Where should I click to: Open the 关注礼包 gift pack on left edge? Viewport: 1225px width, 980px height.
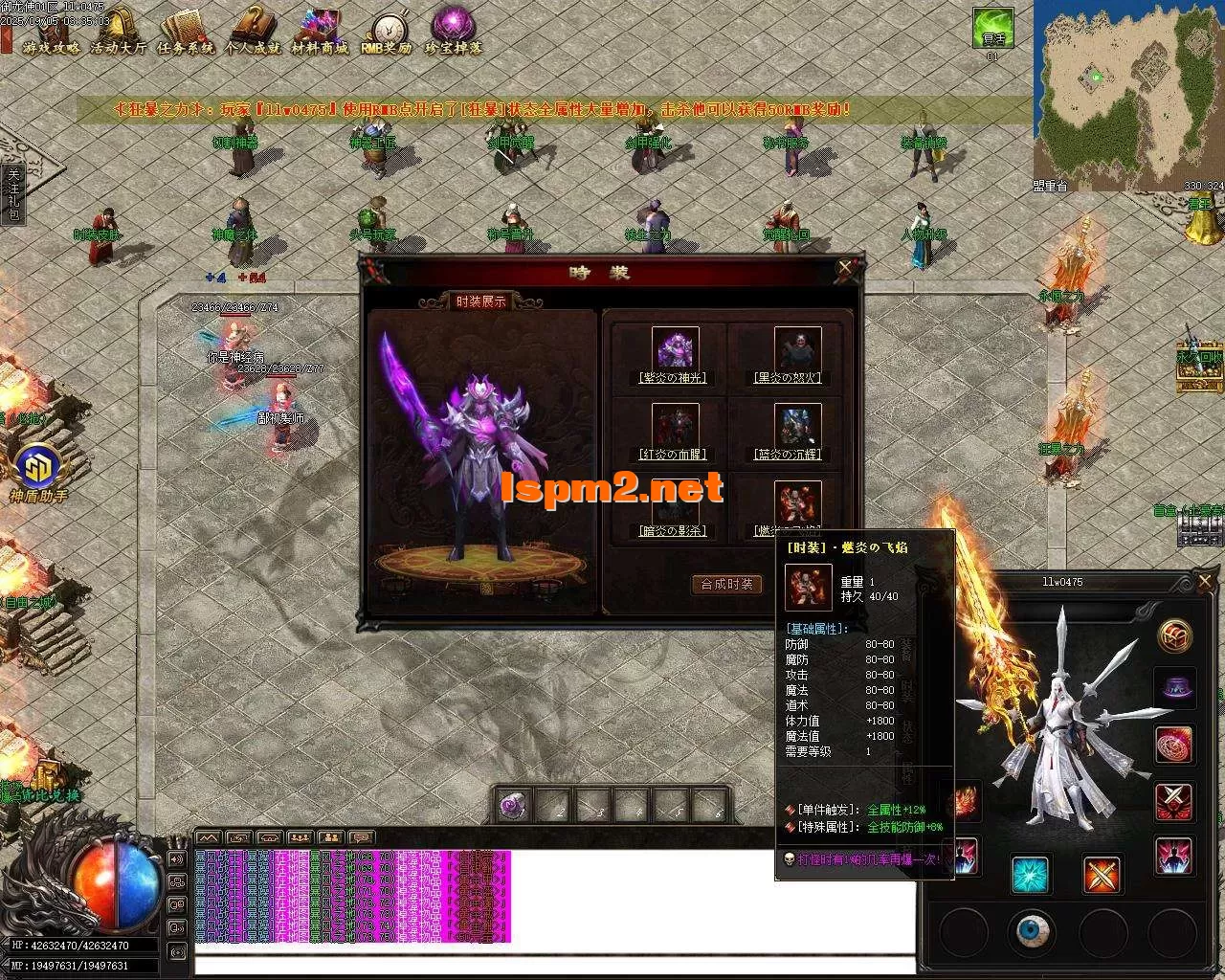(x=11, y=196)
